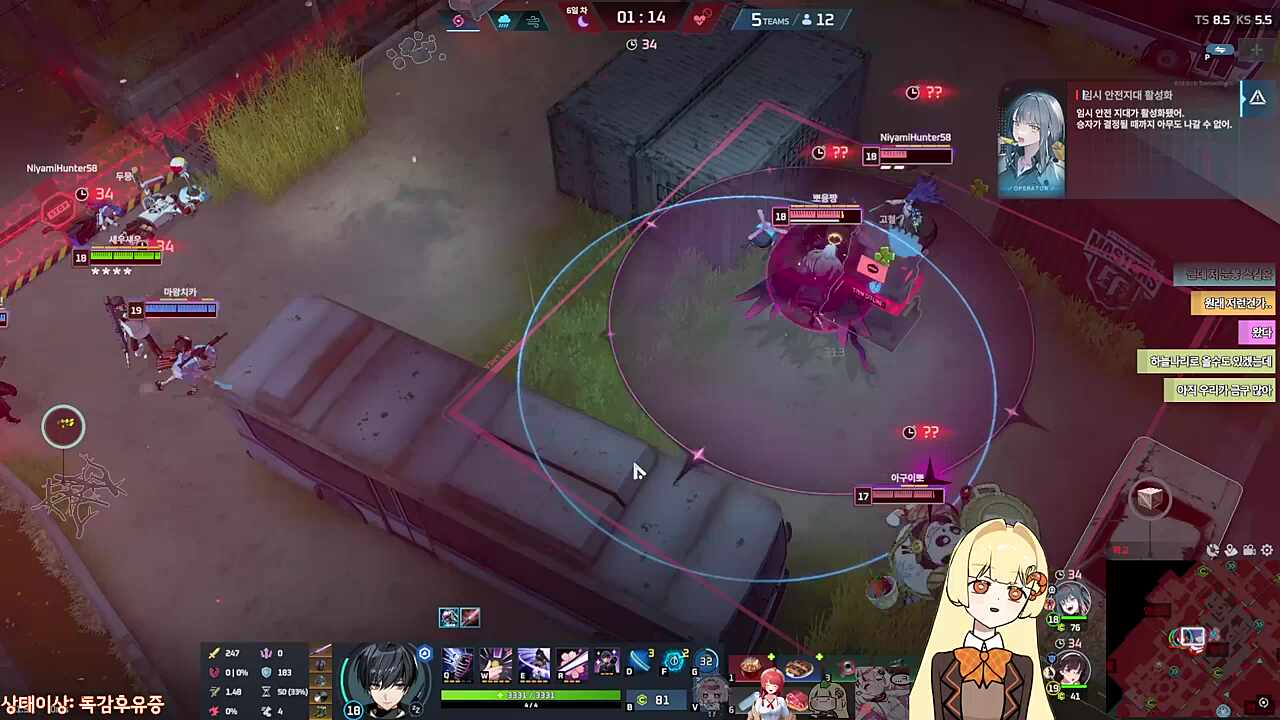
Task: Switch to the underlined target tab at top left
Action: pyautogui.click(x=459, y=19)
